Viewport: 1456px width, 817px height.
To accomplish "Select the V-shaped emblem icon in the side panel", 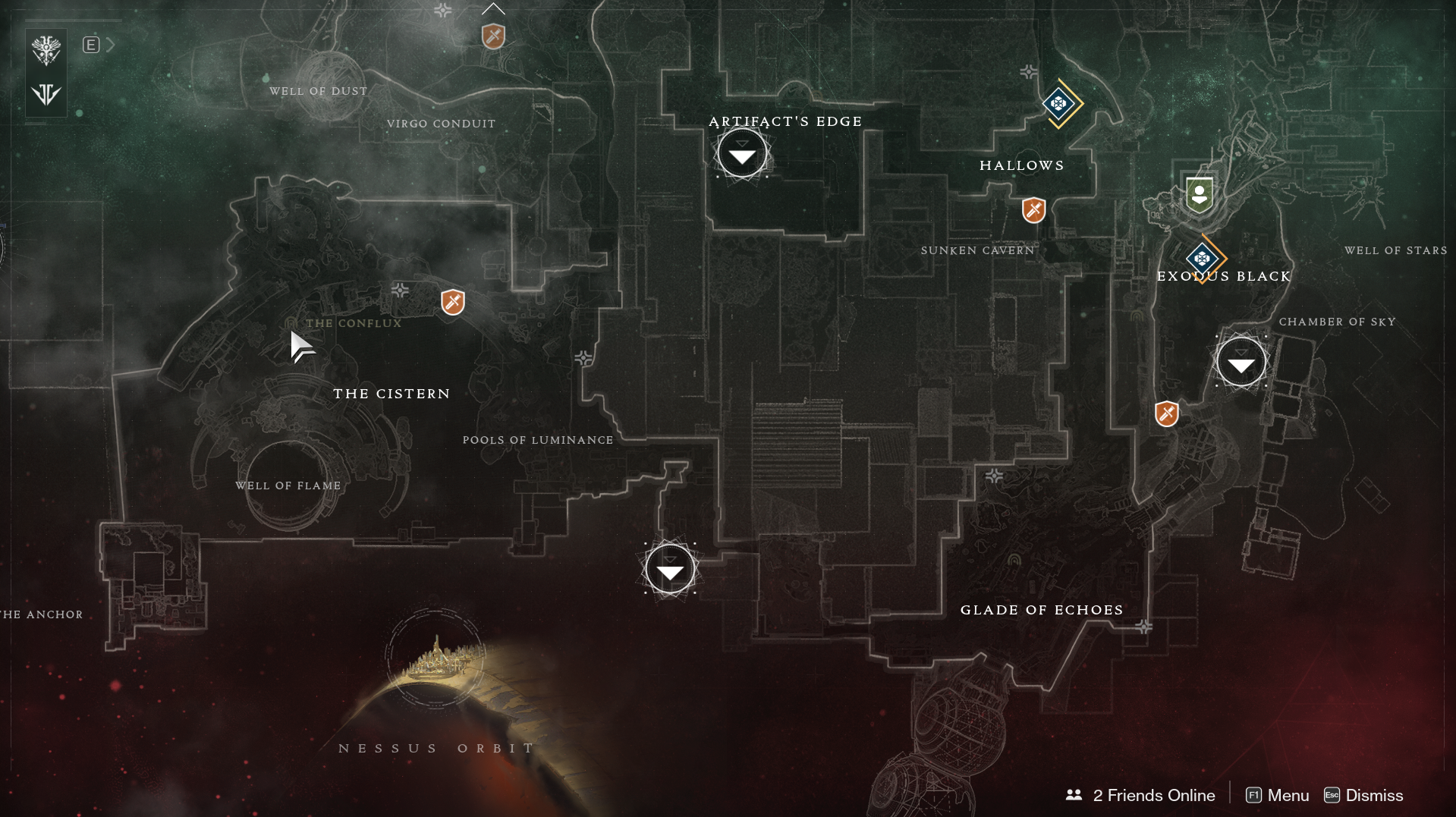I will [46, 95].
